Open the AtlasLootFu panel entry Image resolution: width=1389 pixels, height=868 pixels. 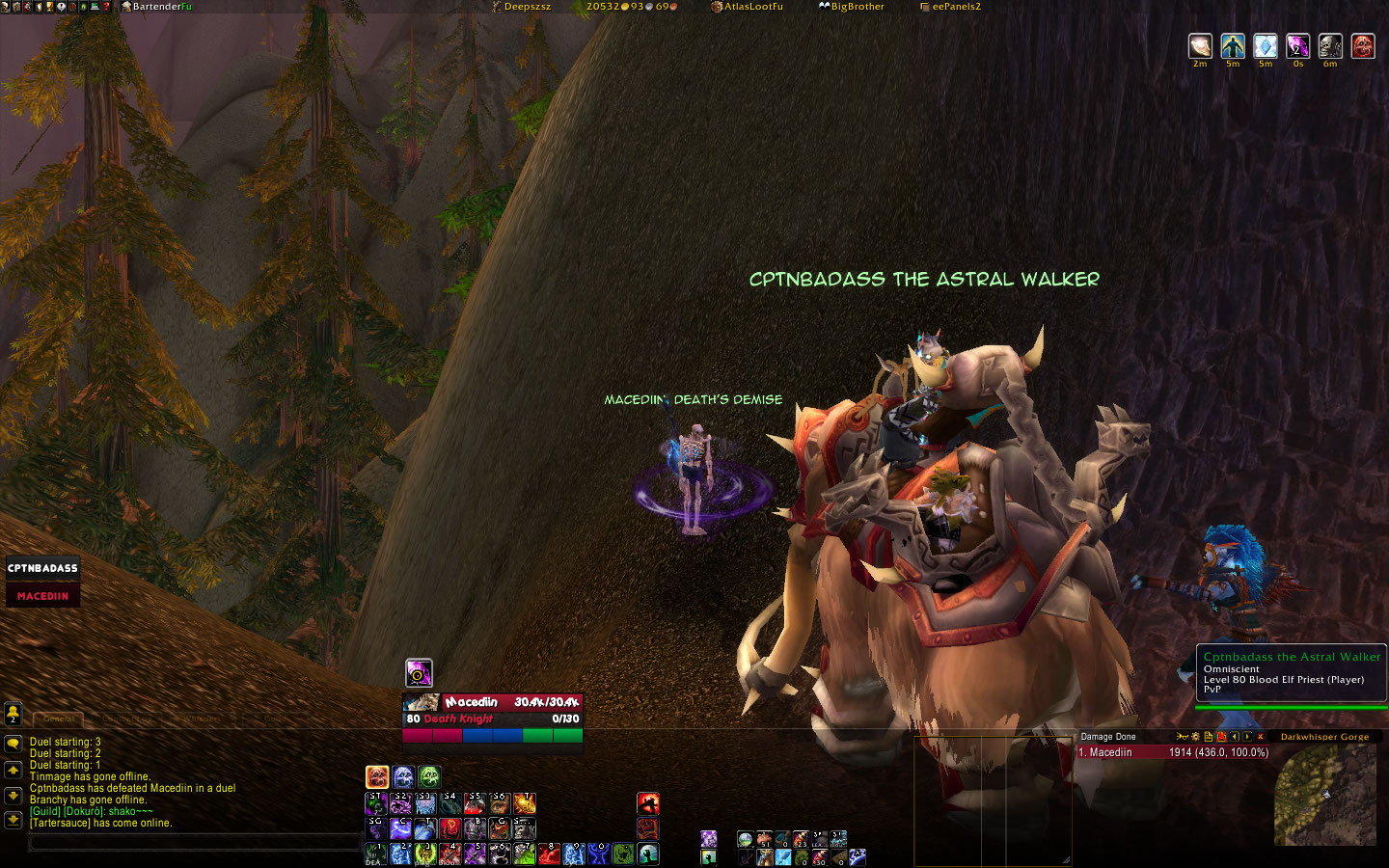click(x=748, y=7)
